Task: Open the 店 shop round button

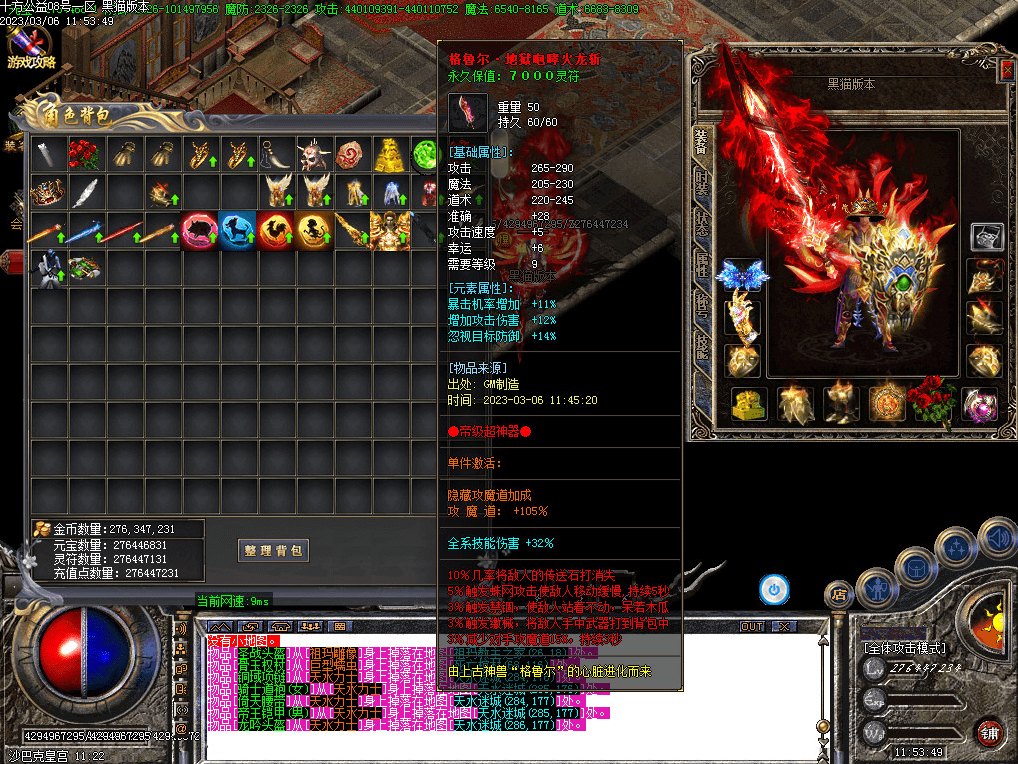Action: point(838,595)
